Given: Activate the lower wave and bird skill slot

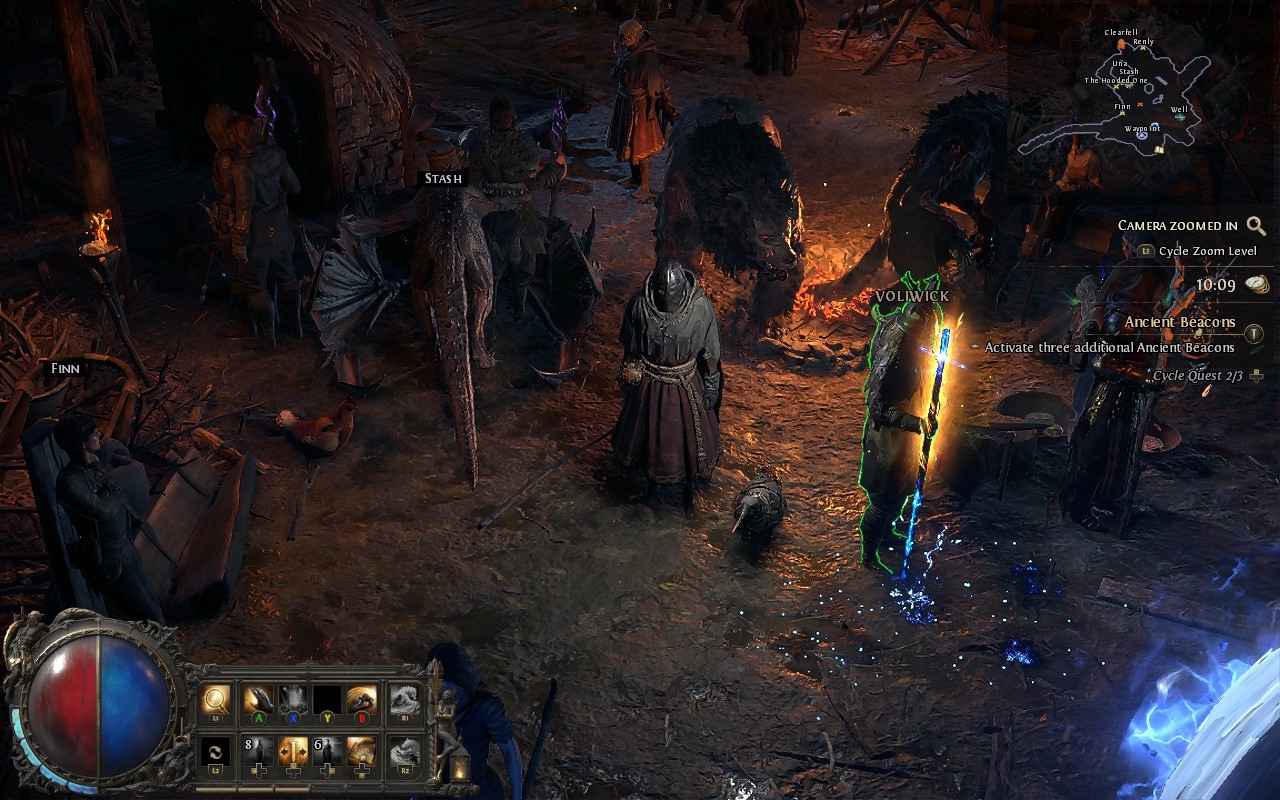Looking at the screenshot, I should point(403,752).
